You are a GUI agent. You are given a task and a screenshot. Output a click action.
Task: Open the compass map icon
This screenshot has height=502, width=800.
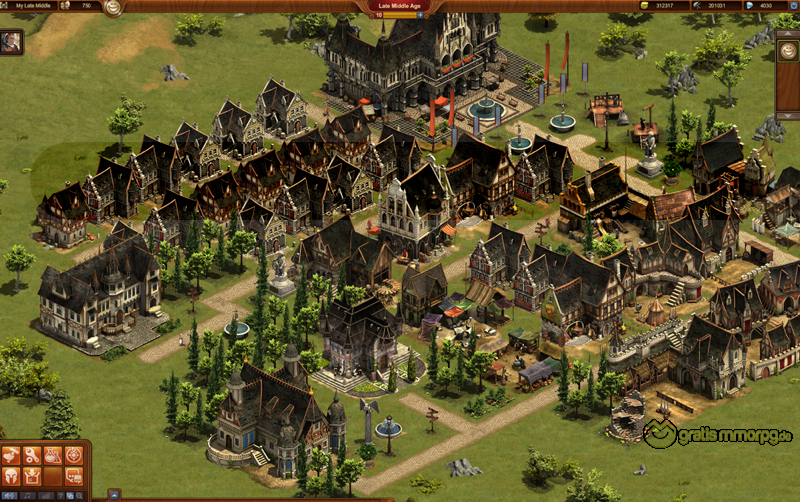click(x=74, y=455)
